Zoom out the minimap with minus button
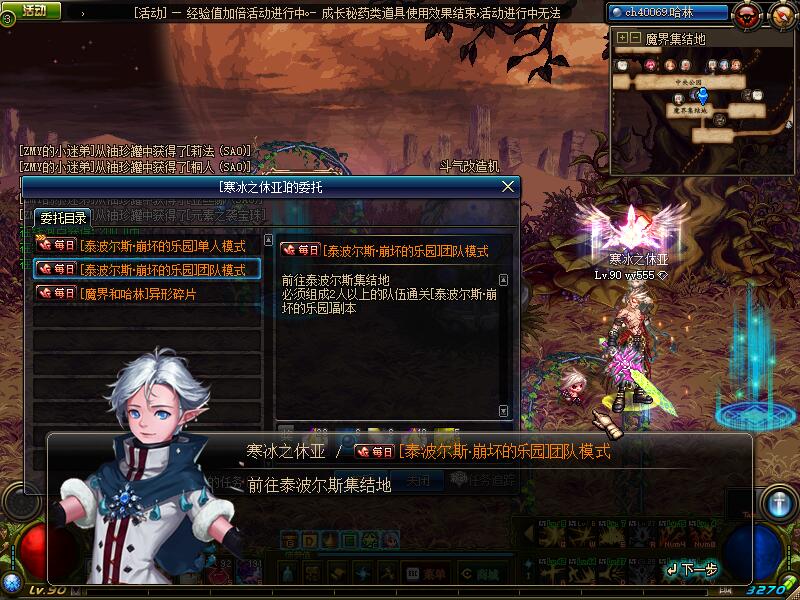The image size is (800, 600). click(x=635, y=38)
